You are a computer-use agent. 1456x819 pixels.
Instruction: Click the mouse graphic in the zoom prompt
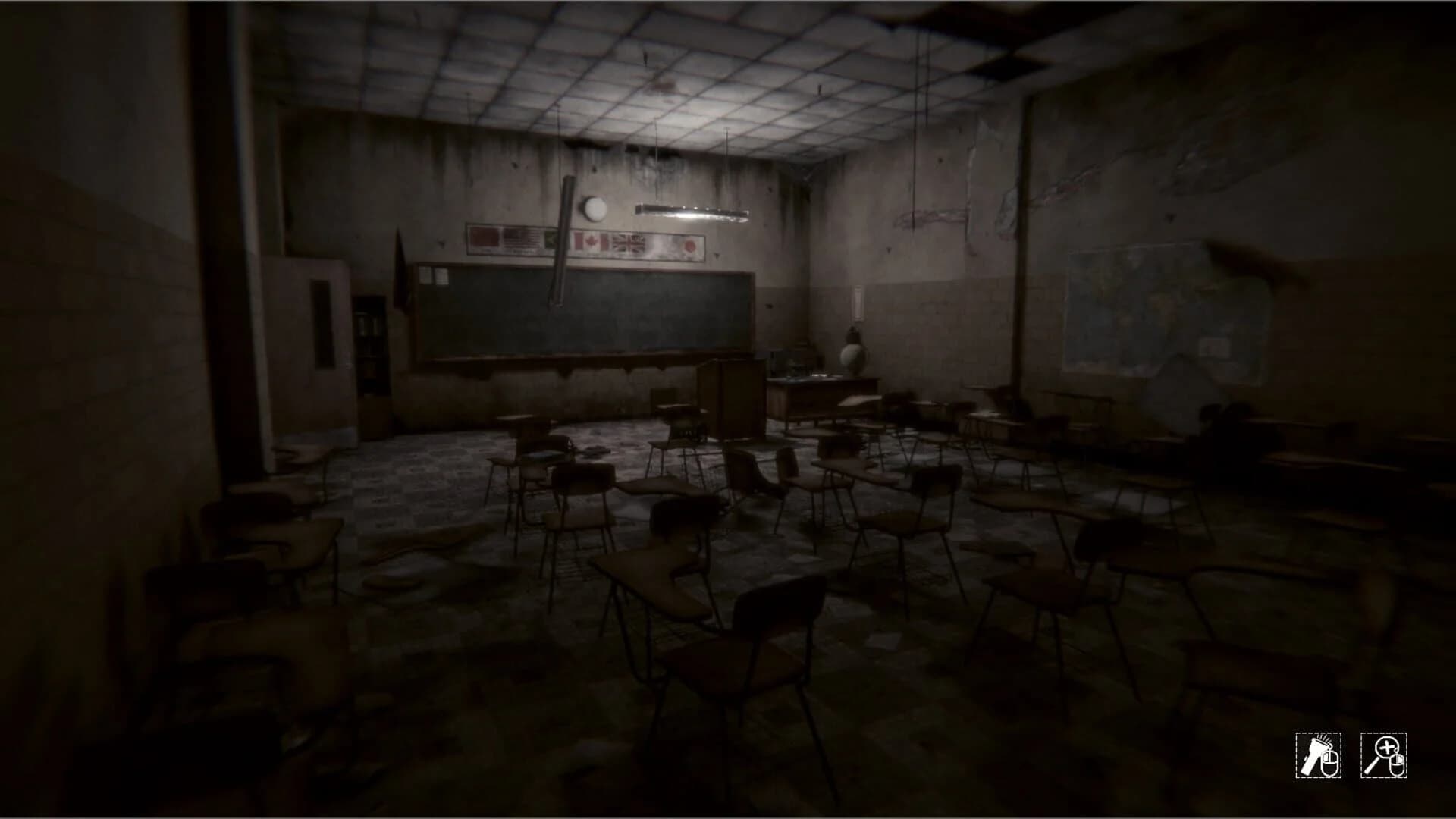click(1398, 764)
